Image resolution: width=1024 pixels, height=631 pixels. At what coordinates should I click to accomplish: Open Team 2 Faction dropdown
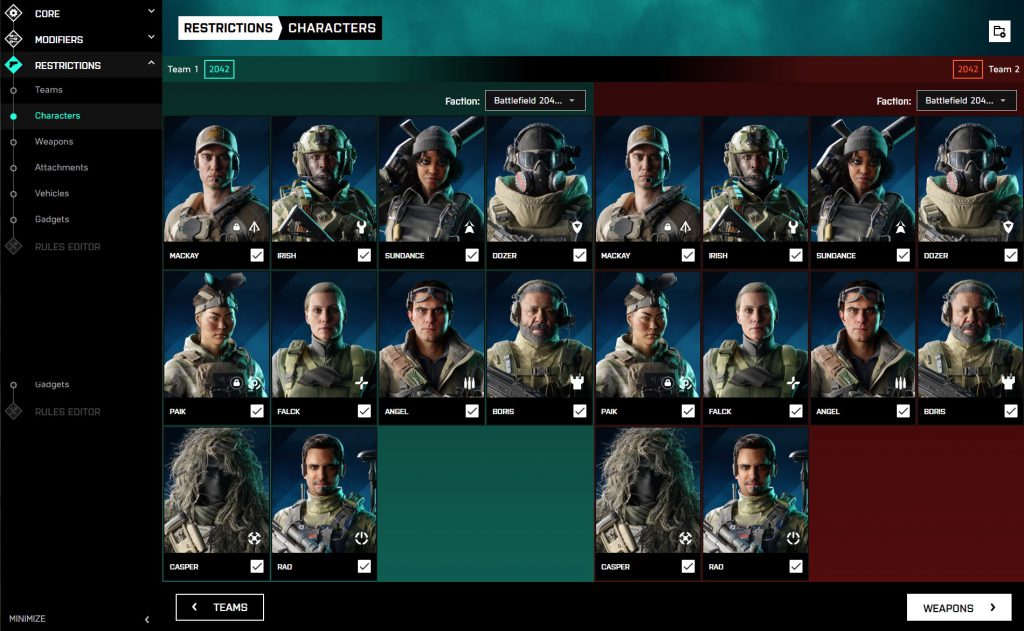point(966,101)
